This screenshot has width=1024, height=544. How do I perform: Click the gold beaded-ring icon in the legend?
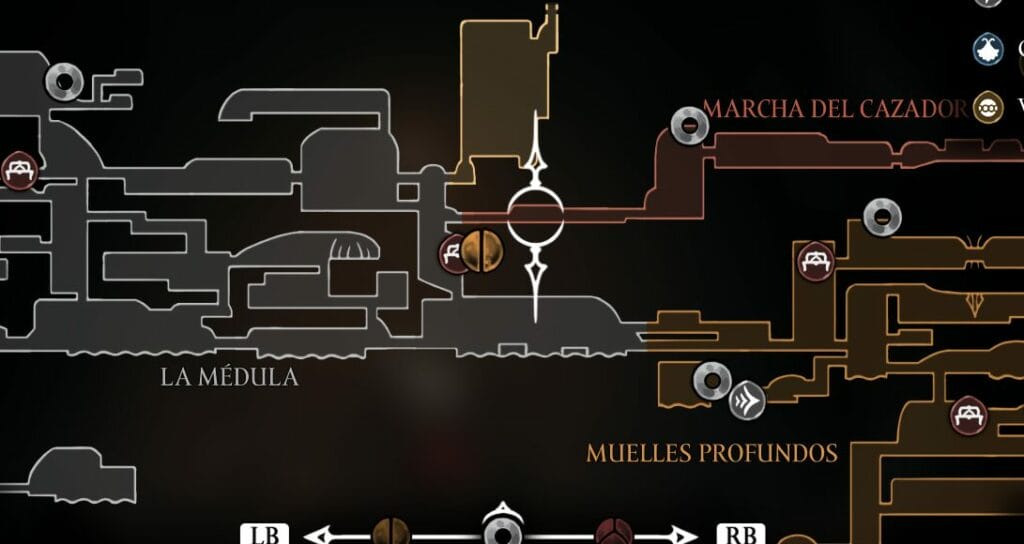(988, 107)
